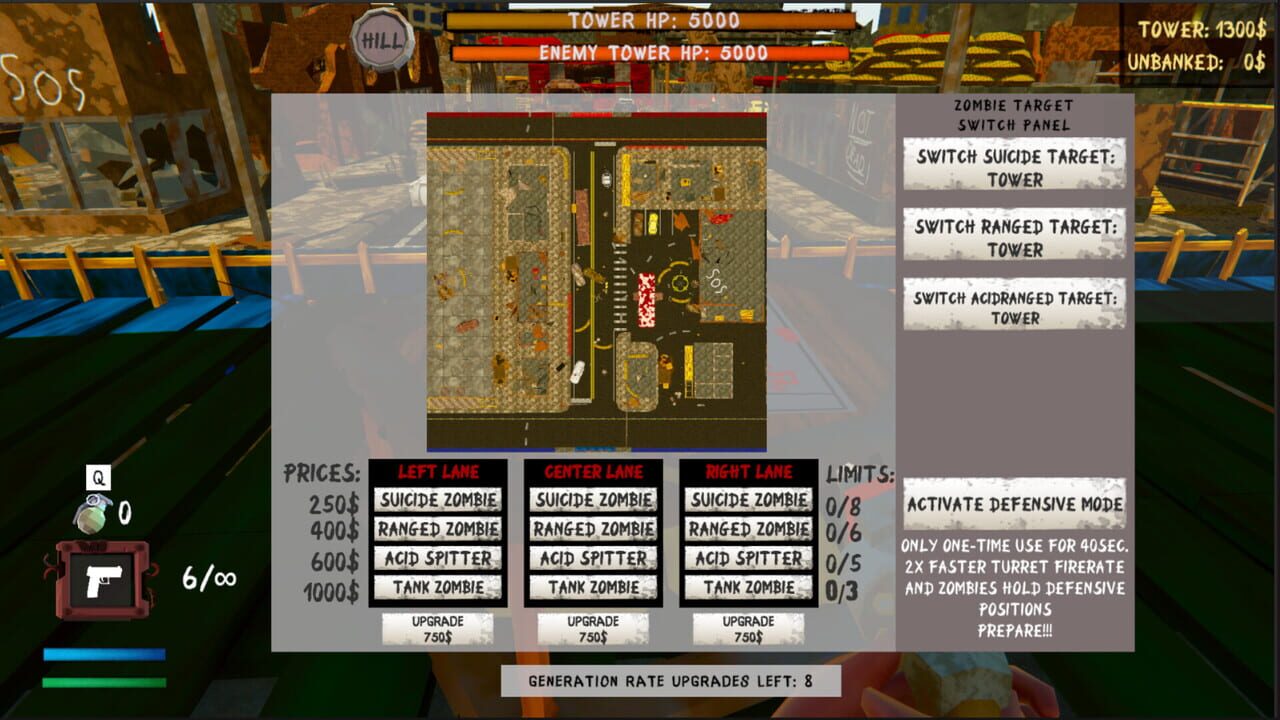The width and height of the screenshot is (1280, 720).
Task: Switch the Suicide zombie target from Tower
Action: pyautogui.click(x=1014, y=163)
